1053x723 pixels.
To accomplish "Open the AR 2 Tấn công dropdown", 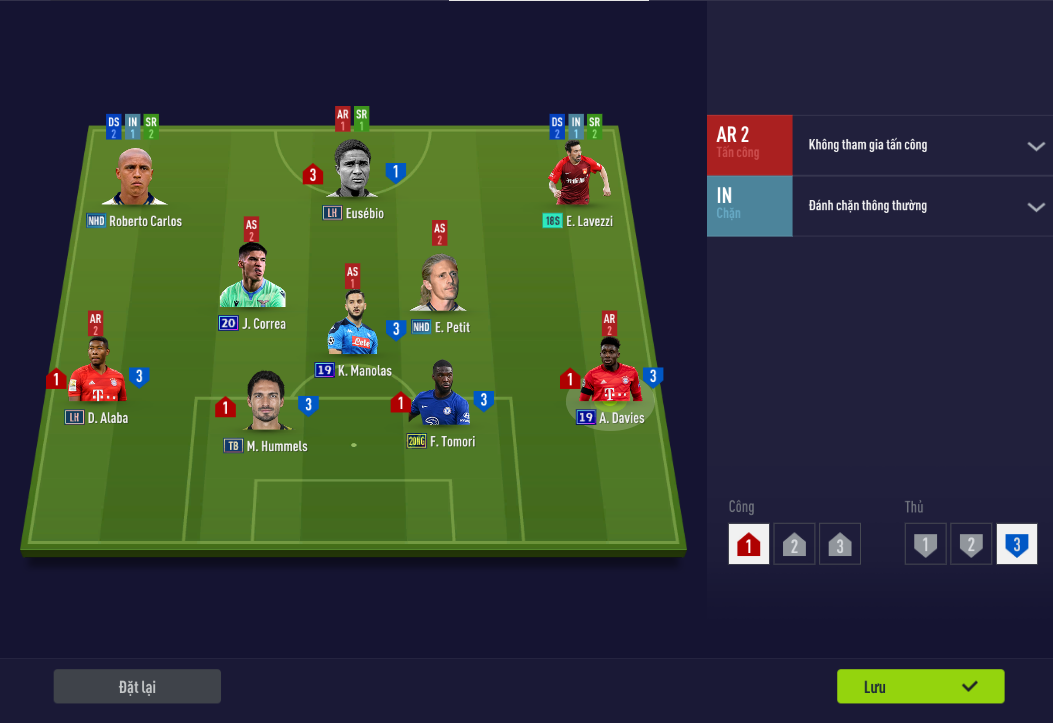I will (1035, 146).
